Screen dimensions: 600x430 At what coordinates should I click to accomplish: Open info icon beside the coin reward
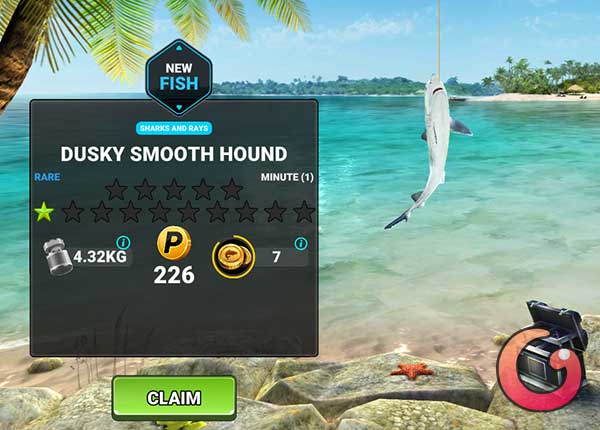point(300,243)
